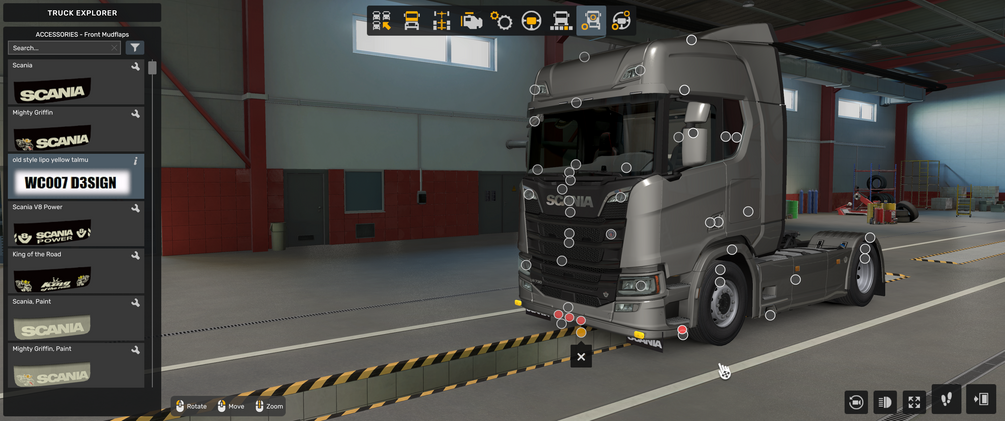Open the transmission gears category
The height and width of the screenshot is (421, 1005).
(x=501, y=21)
